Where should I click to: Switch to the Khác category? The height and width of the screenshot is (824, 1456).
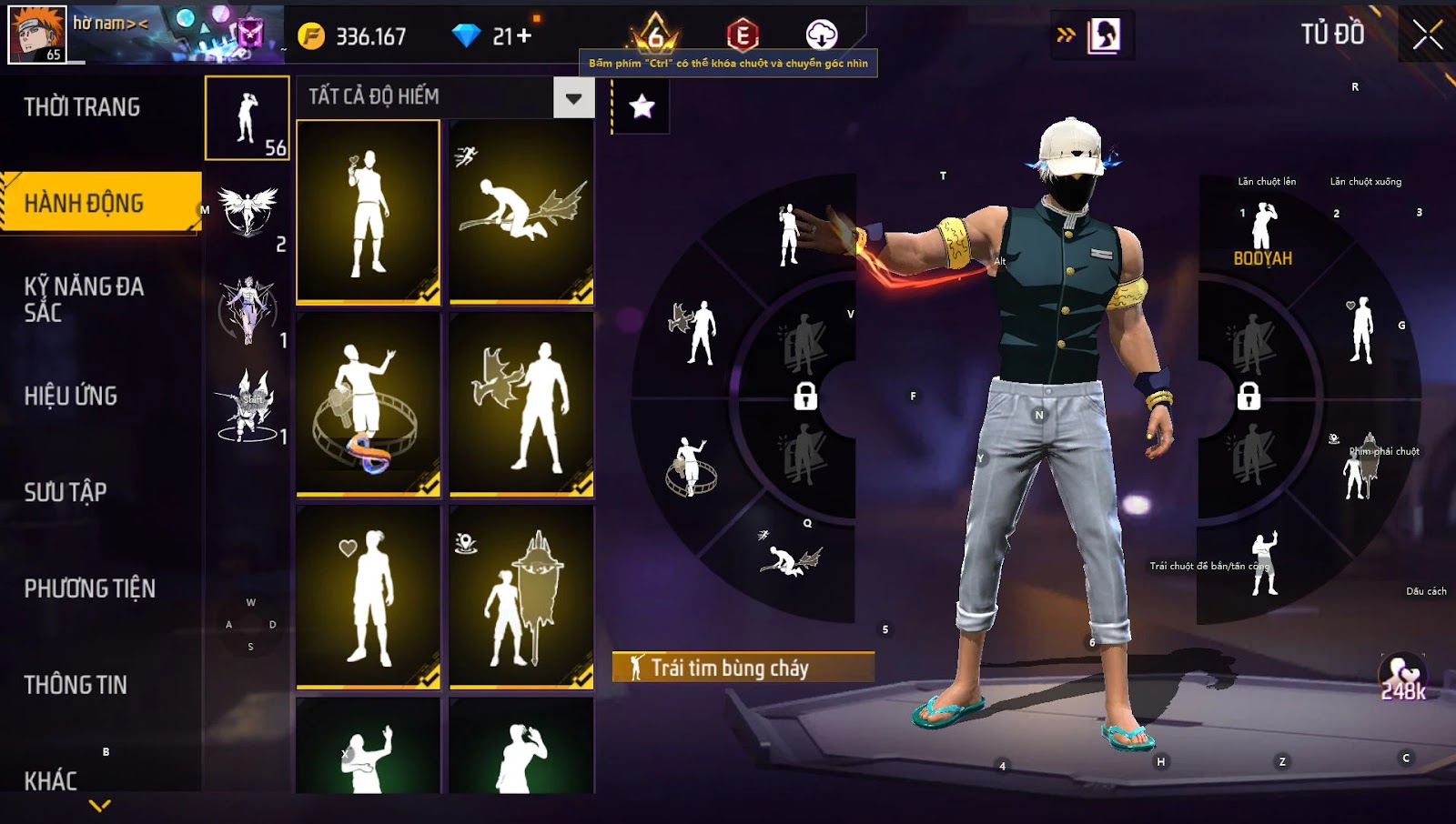(x=51, y=780)
